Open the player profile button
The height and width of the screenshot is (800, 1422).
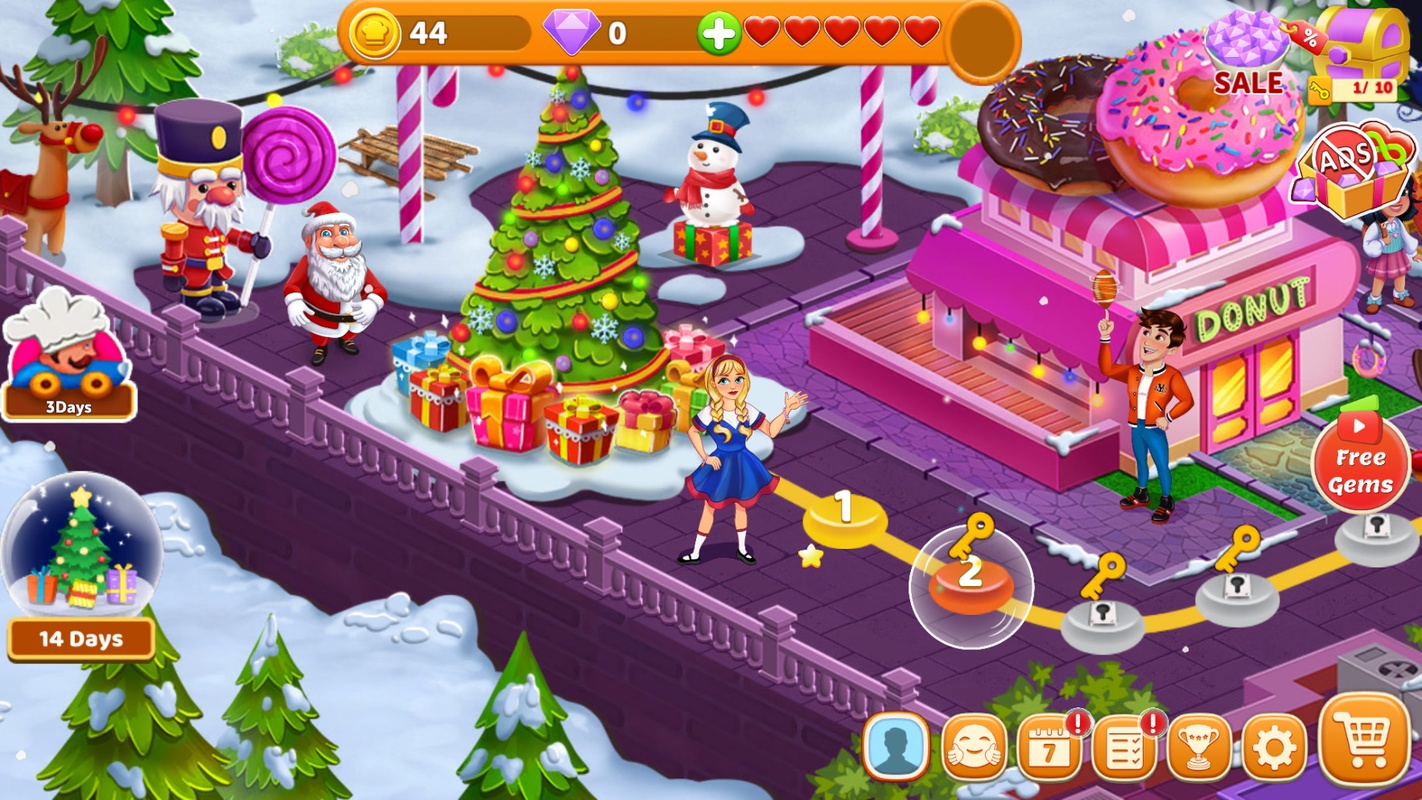click(x=895, y=746)
